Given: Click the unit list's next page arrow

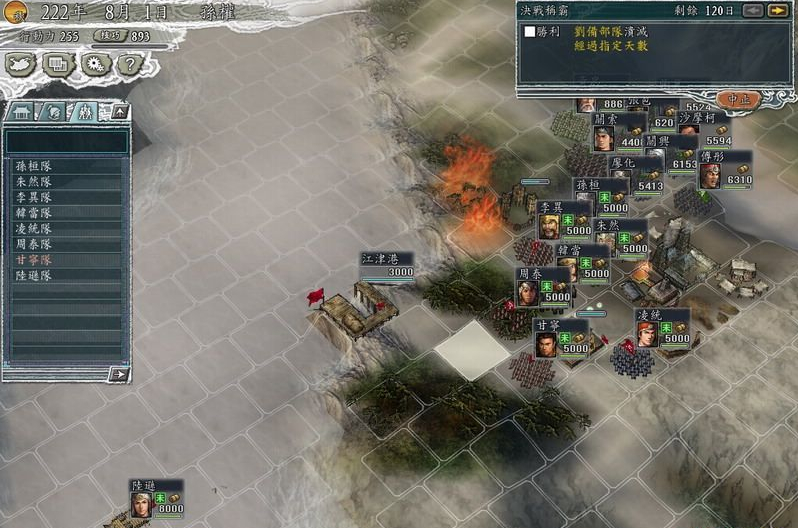Looking at the screenshot, I should pos(119,374).
